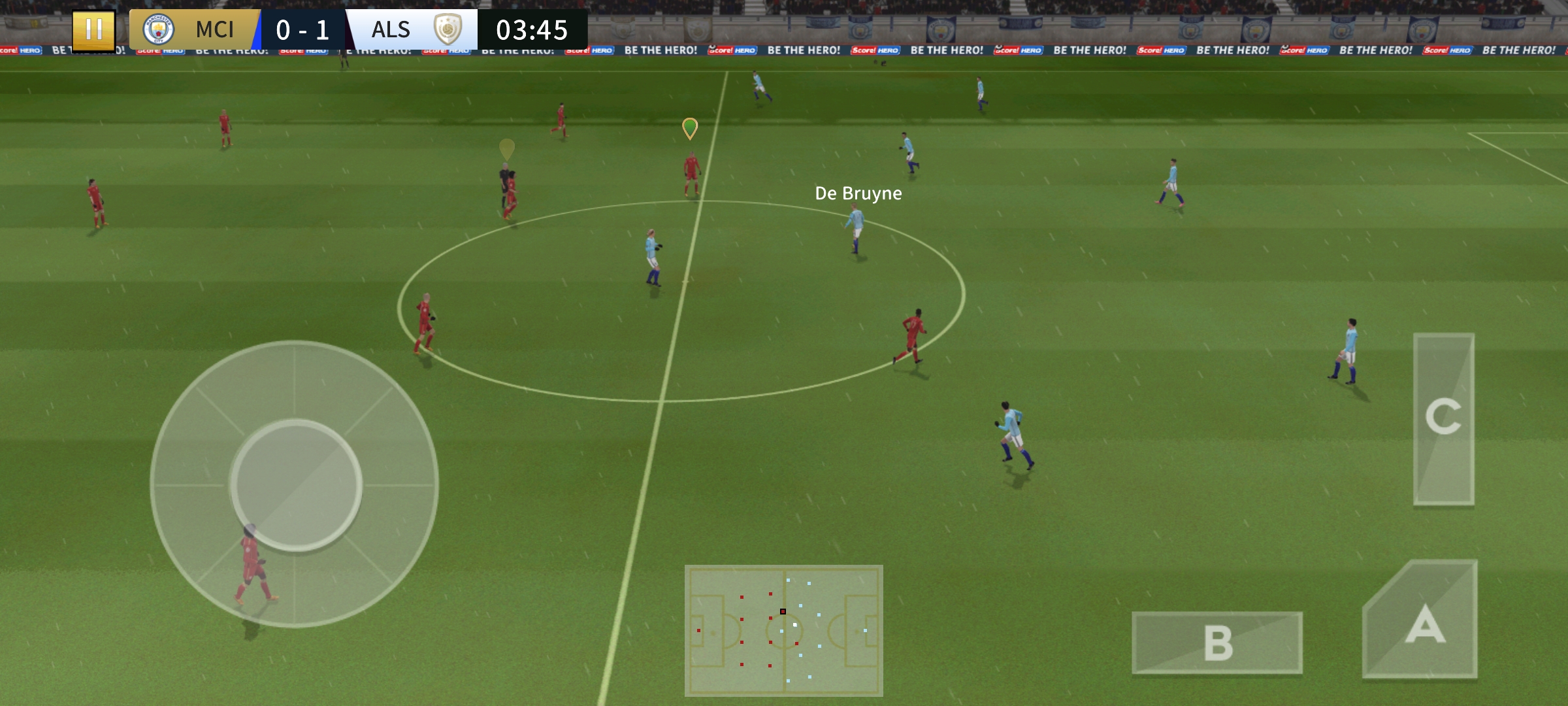Pause the match with the gold pause button
This screenshot has height=706, width=1568.
click(x=93, y=29)
